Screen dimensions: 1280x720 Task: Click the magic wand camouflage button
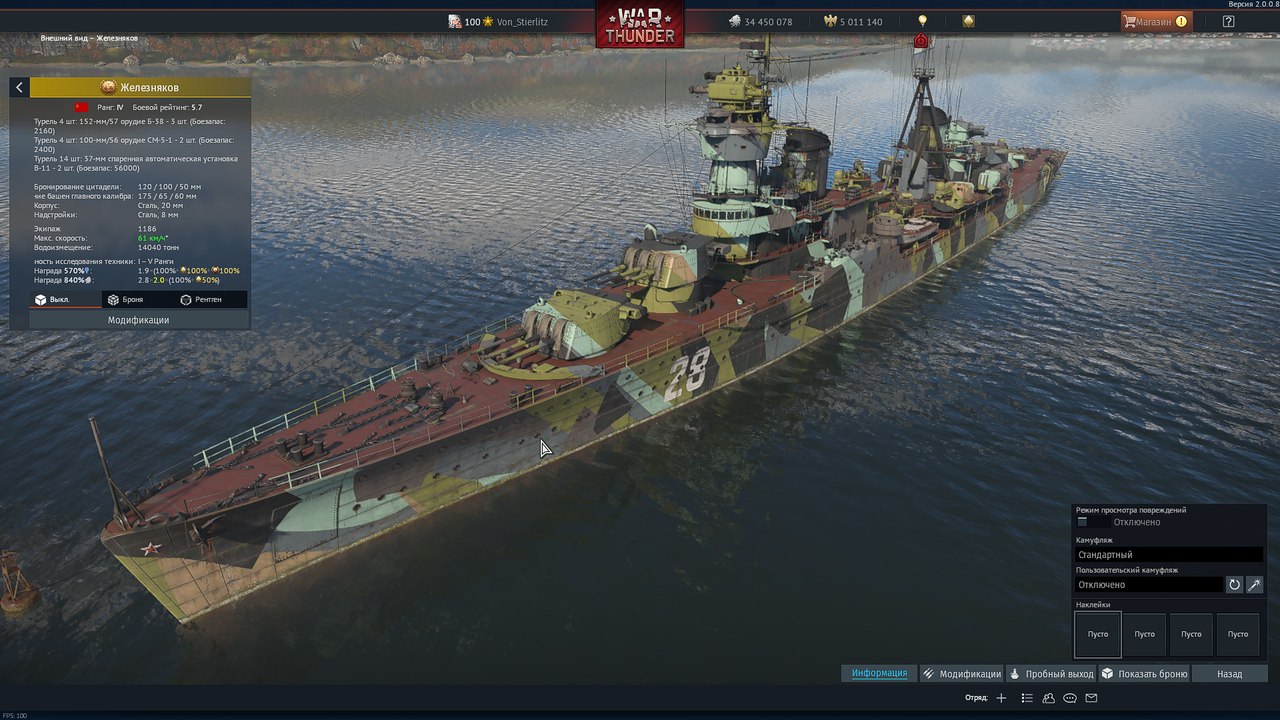[1254, 585]
